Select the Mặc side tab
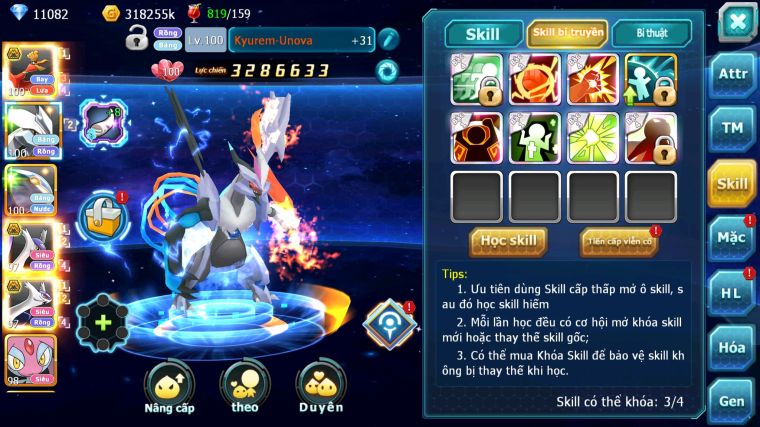 pos(733,238)
